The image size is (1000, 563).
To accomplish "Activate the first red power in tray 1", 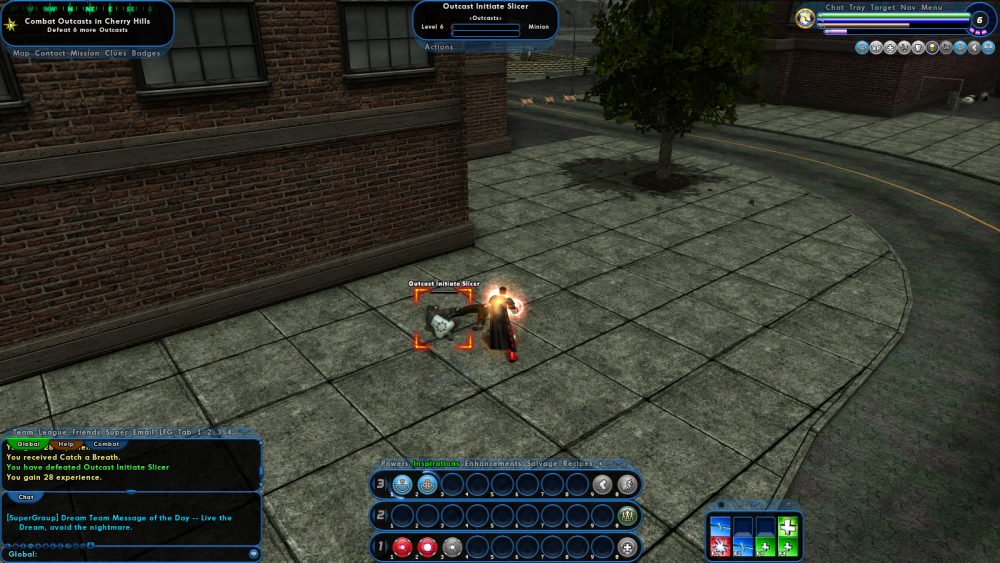I will click(x=402, y=546).
